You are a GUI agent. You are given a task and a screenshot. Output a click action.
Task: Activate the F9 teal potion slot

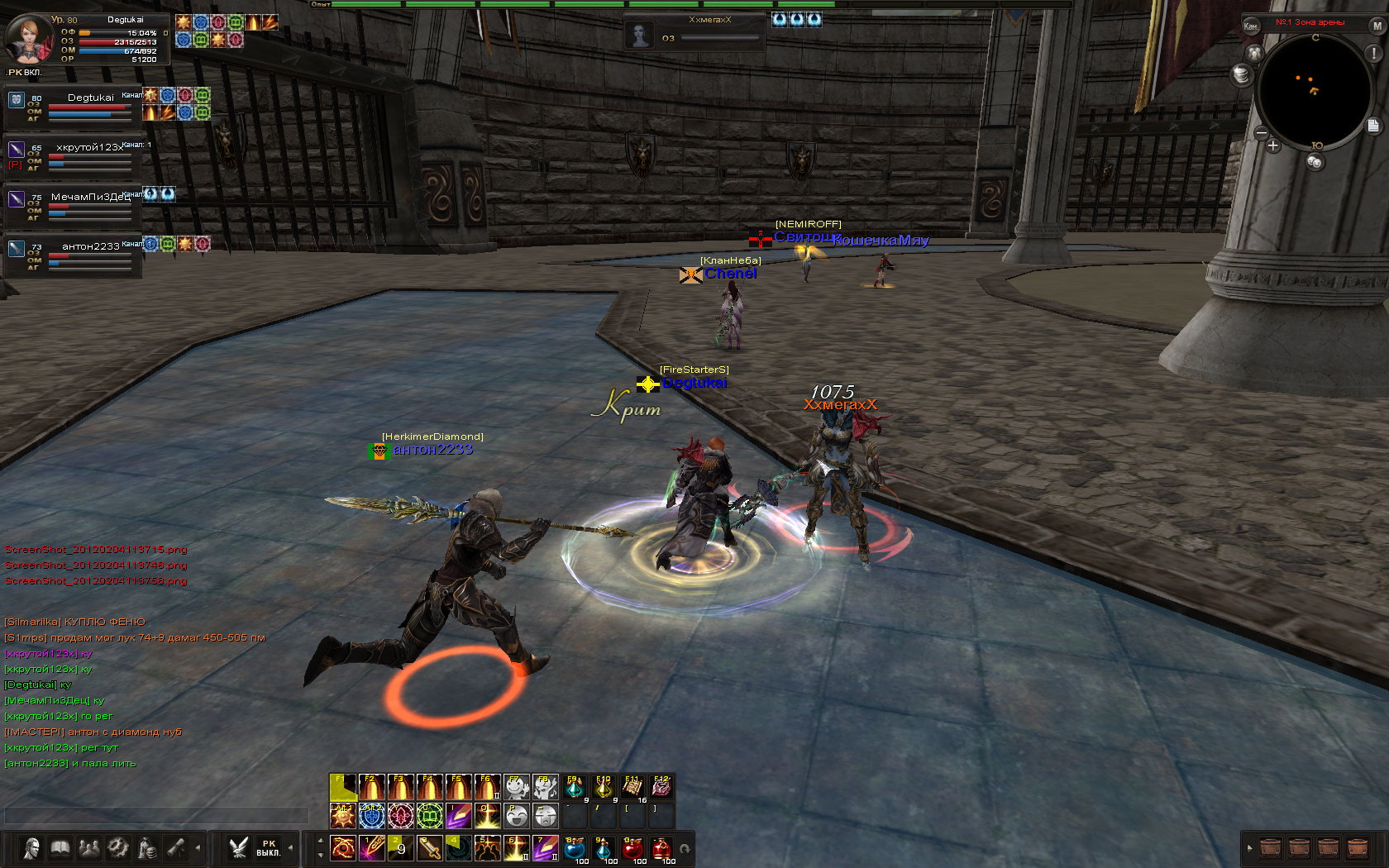coord(575,788)
